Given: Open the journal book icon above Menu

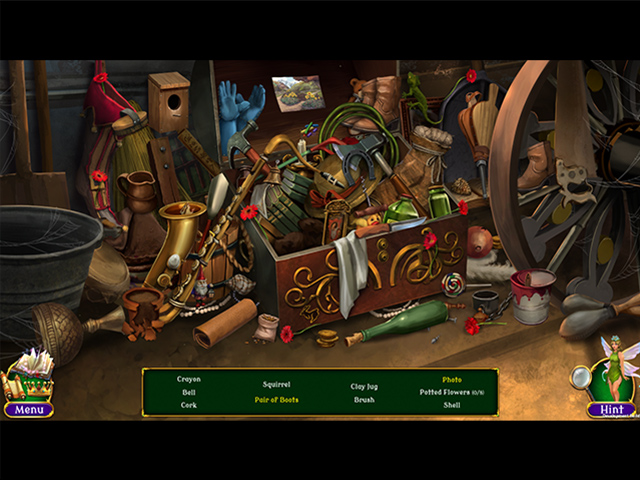Looking at the screenshot, I should point(31,375).
